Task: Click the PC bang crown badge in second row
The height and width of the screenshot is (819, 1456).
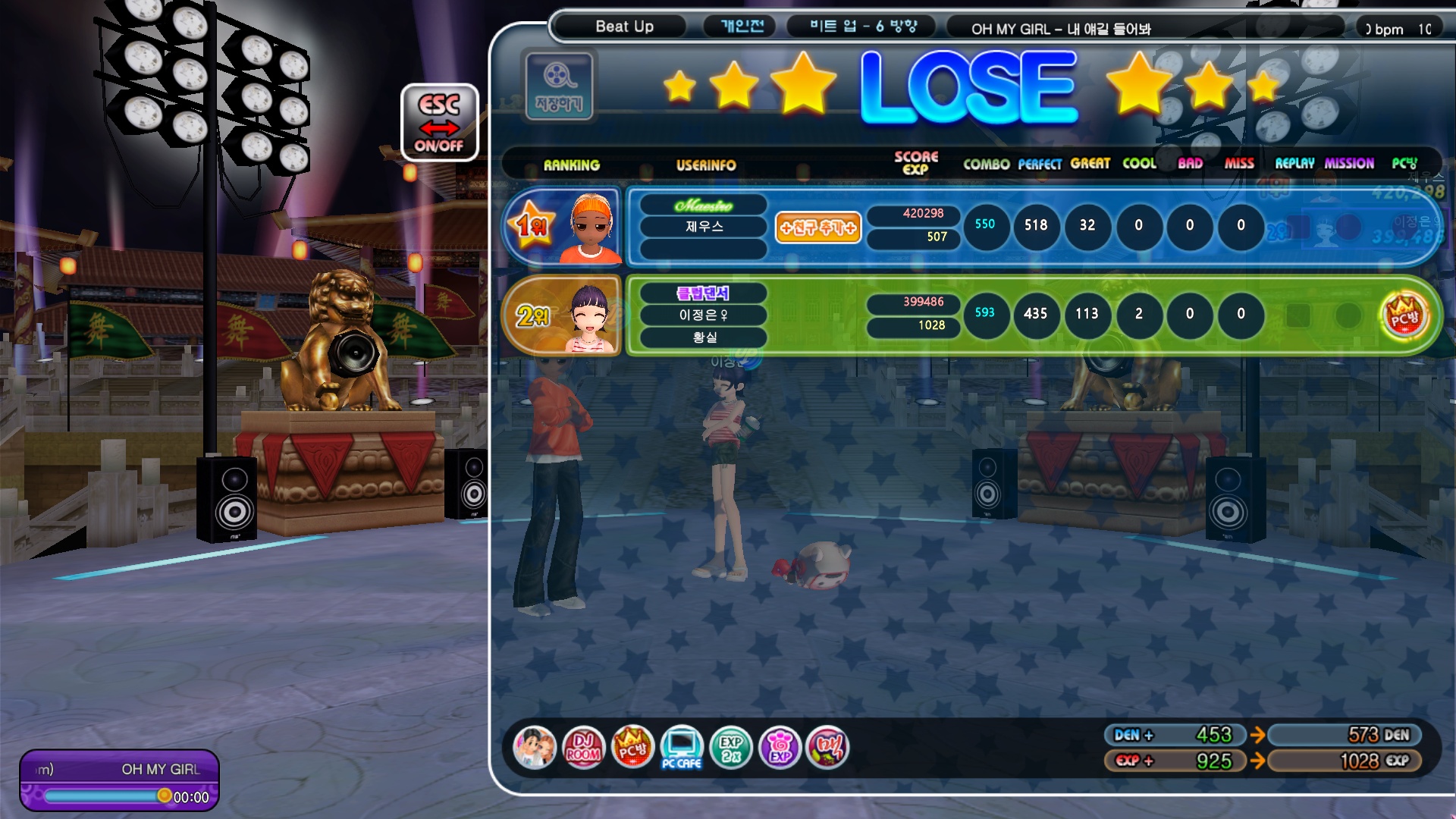Action: (1404, 315)
